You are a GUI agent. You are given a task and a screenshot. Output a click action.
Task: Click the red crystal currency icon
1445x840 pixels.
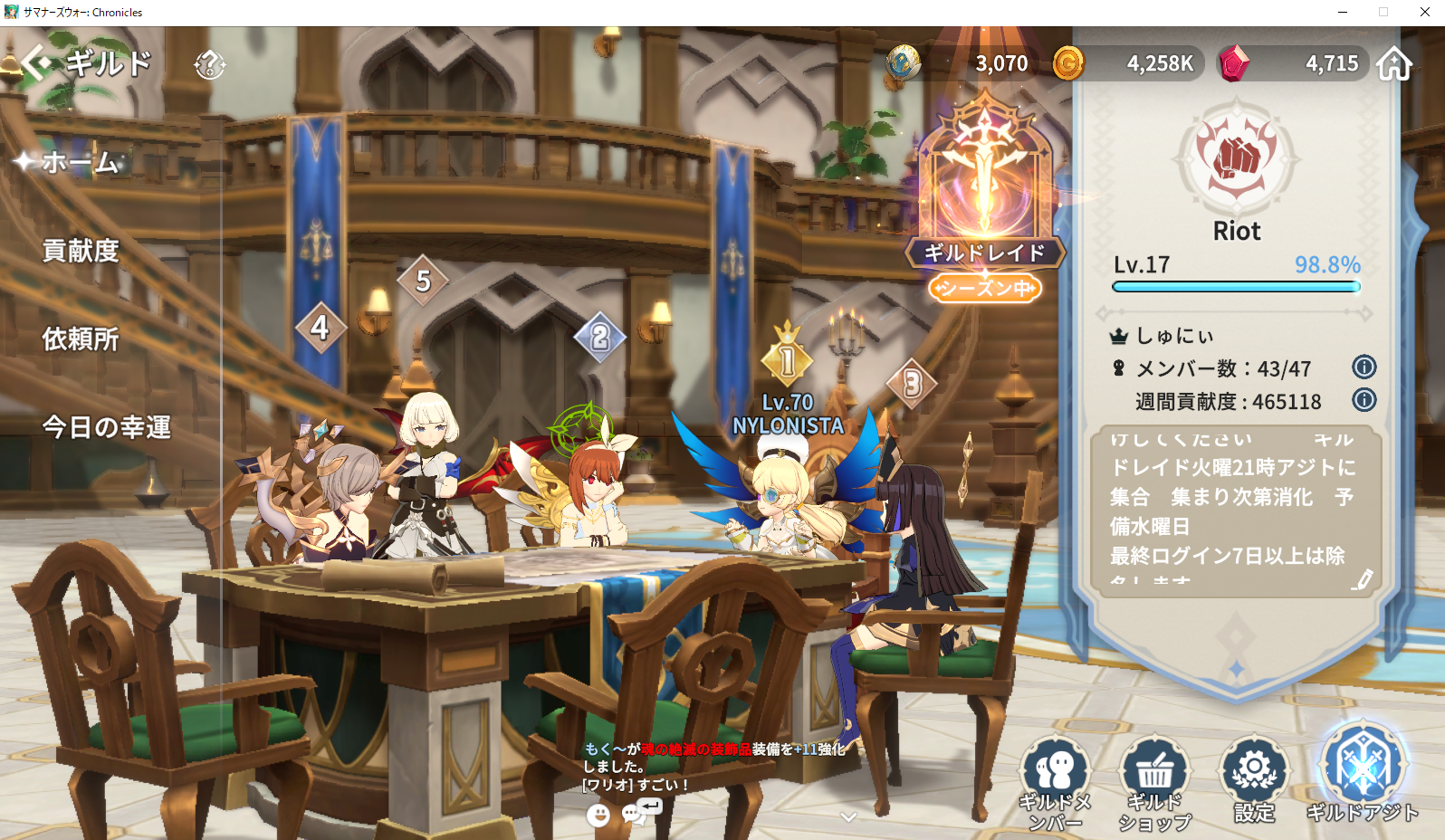(x=1233, y=63)
